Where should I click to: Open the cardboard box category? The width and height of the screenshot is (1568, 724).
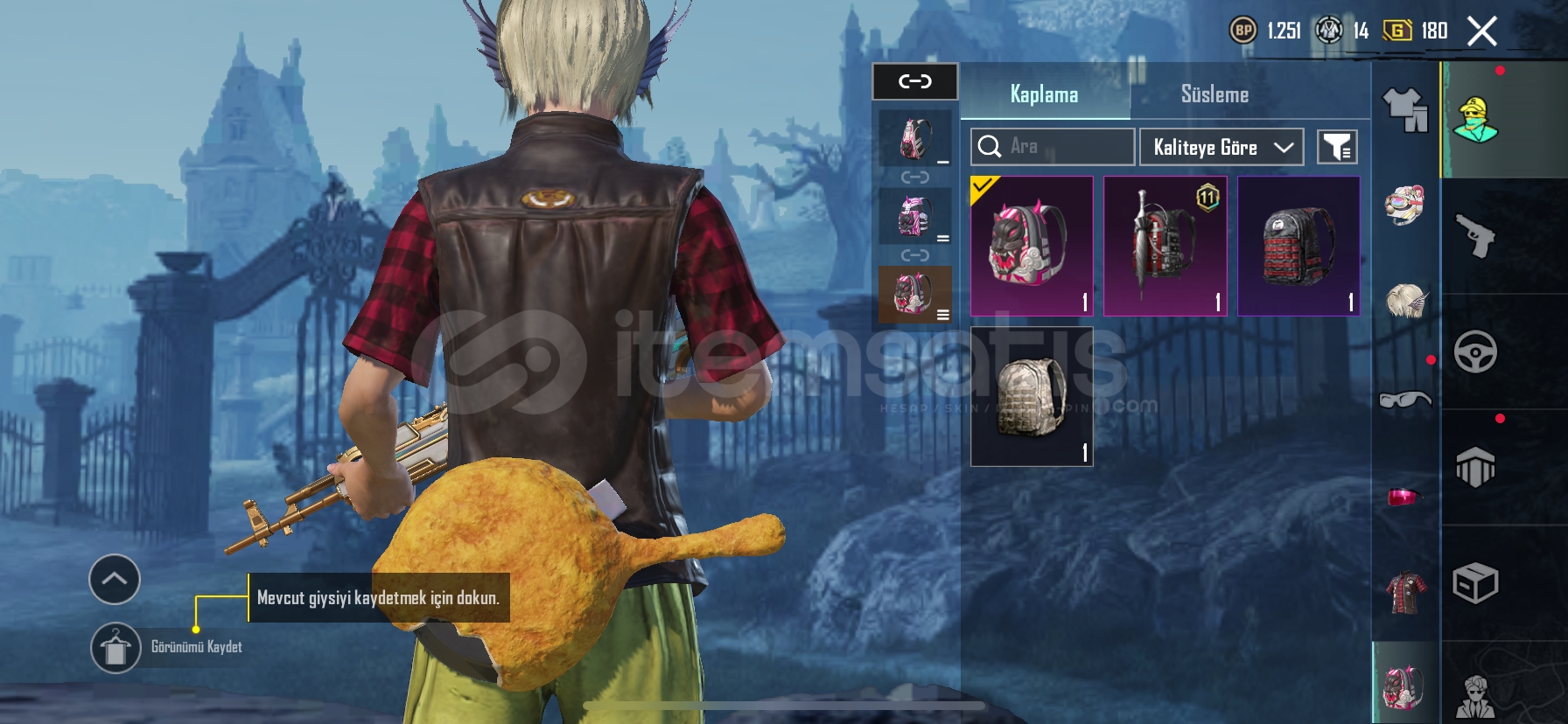1476,583
